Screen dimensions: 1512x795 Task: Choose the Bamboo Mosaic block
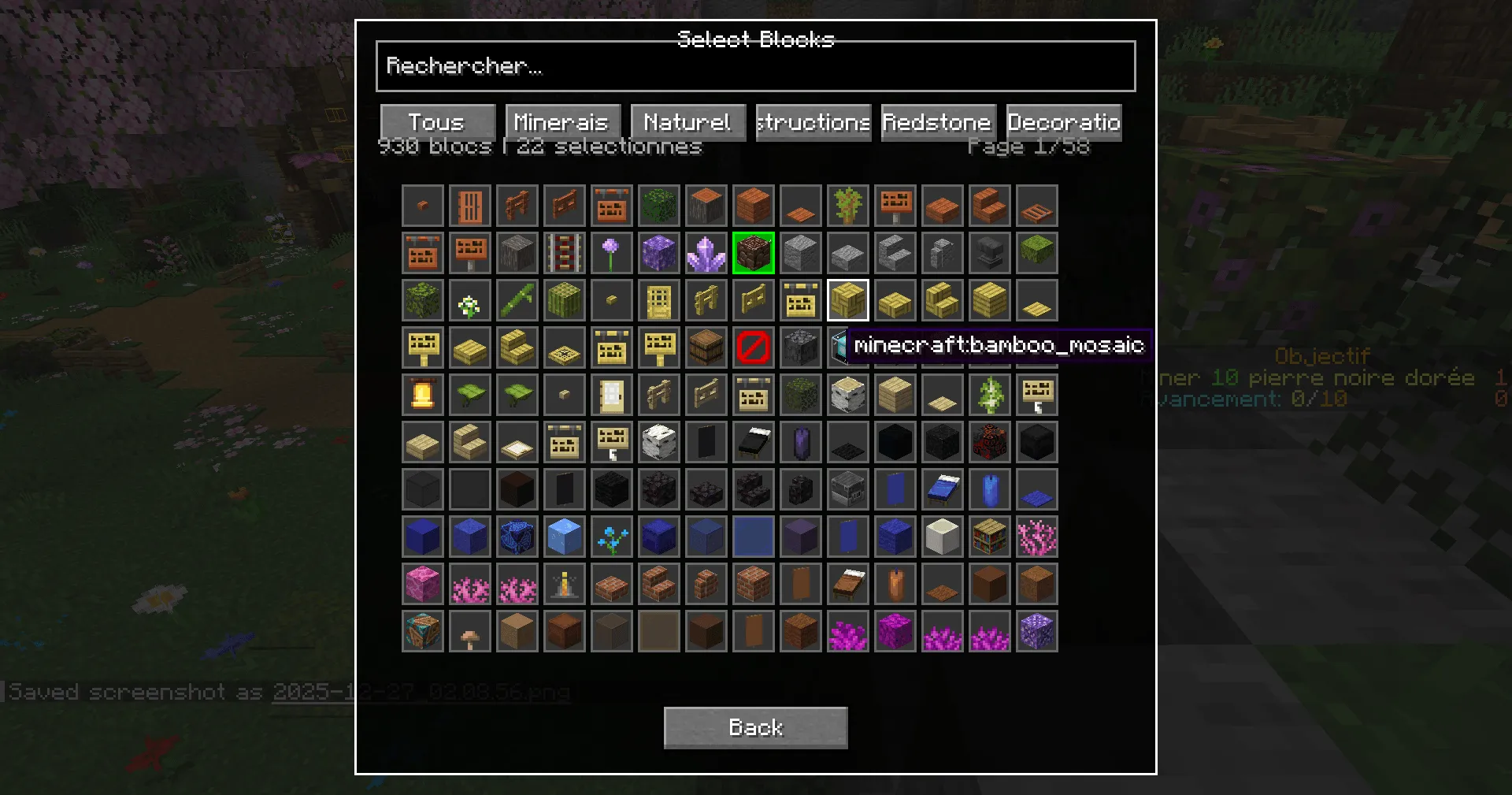848,300
